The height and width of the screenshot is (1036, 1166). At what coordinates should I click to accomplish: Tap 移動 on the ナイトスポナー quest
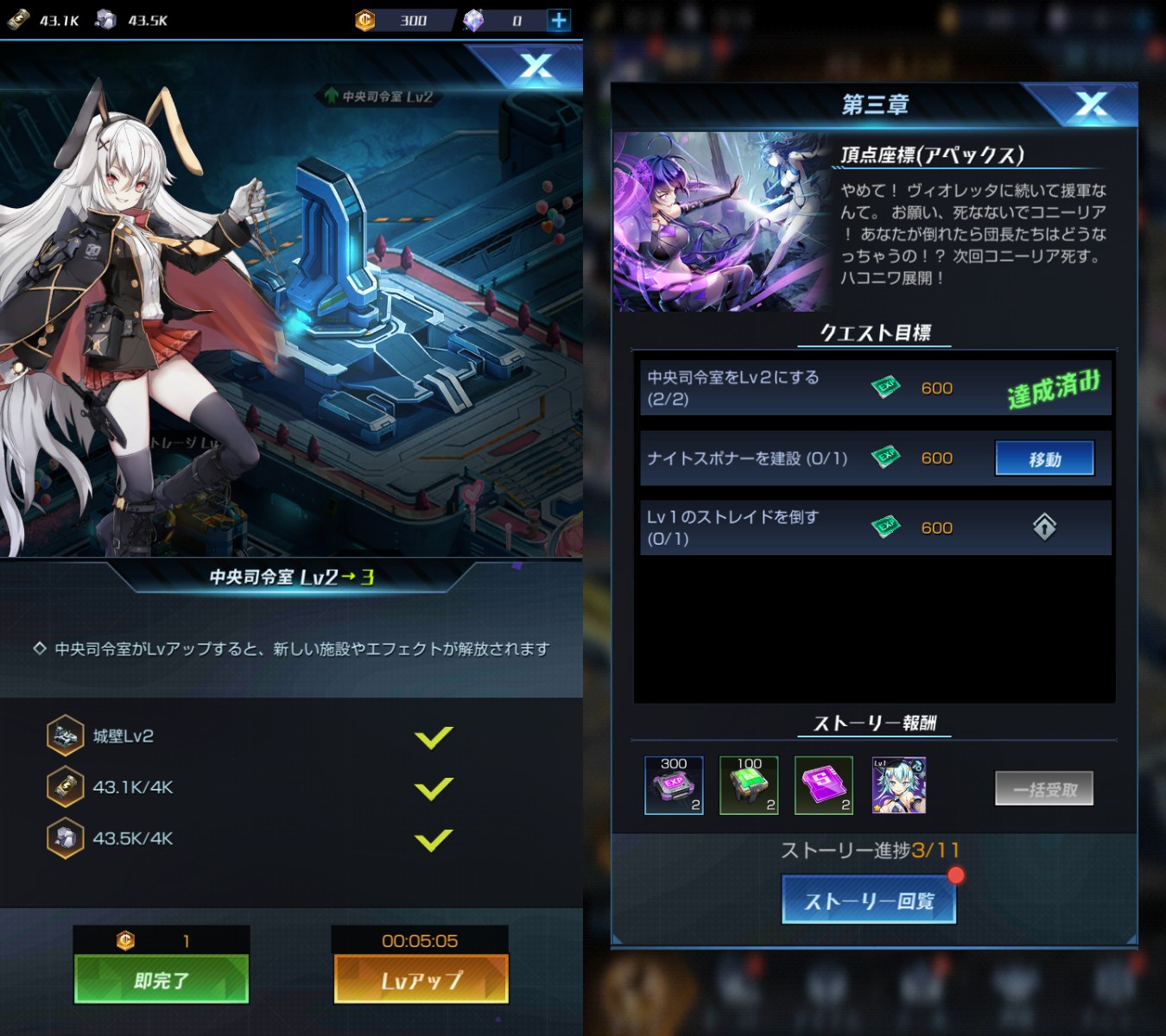pyautogui.click(x=1044, y=458)
